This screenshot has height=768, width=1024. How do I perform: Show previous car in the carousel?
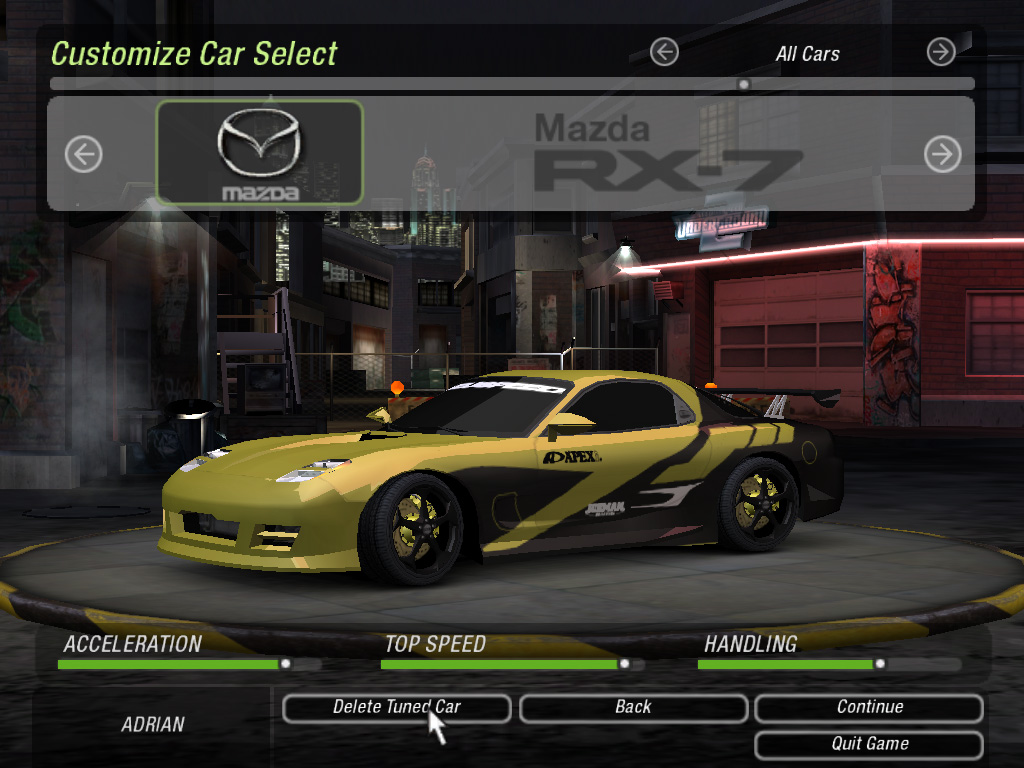point(84,154)
